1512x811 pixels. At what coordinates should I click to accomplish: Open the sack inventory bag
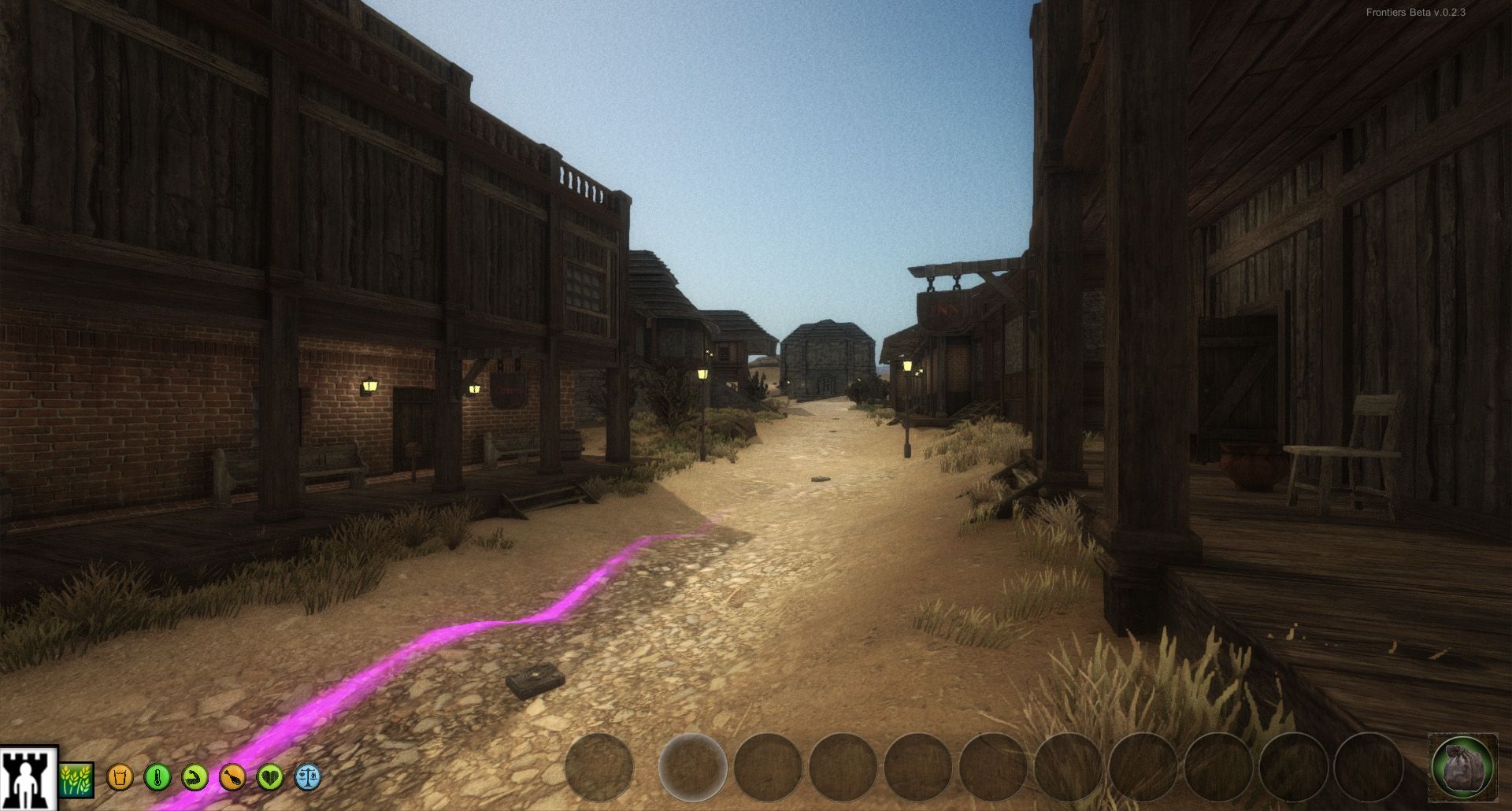(1462, 768)
